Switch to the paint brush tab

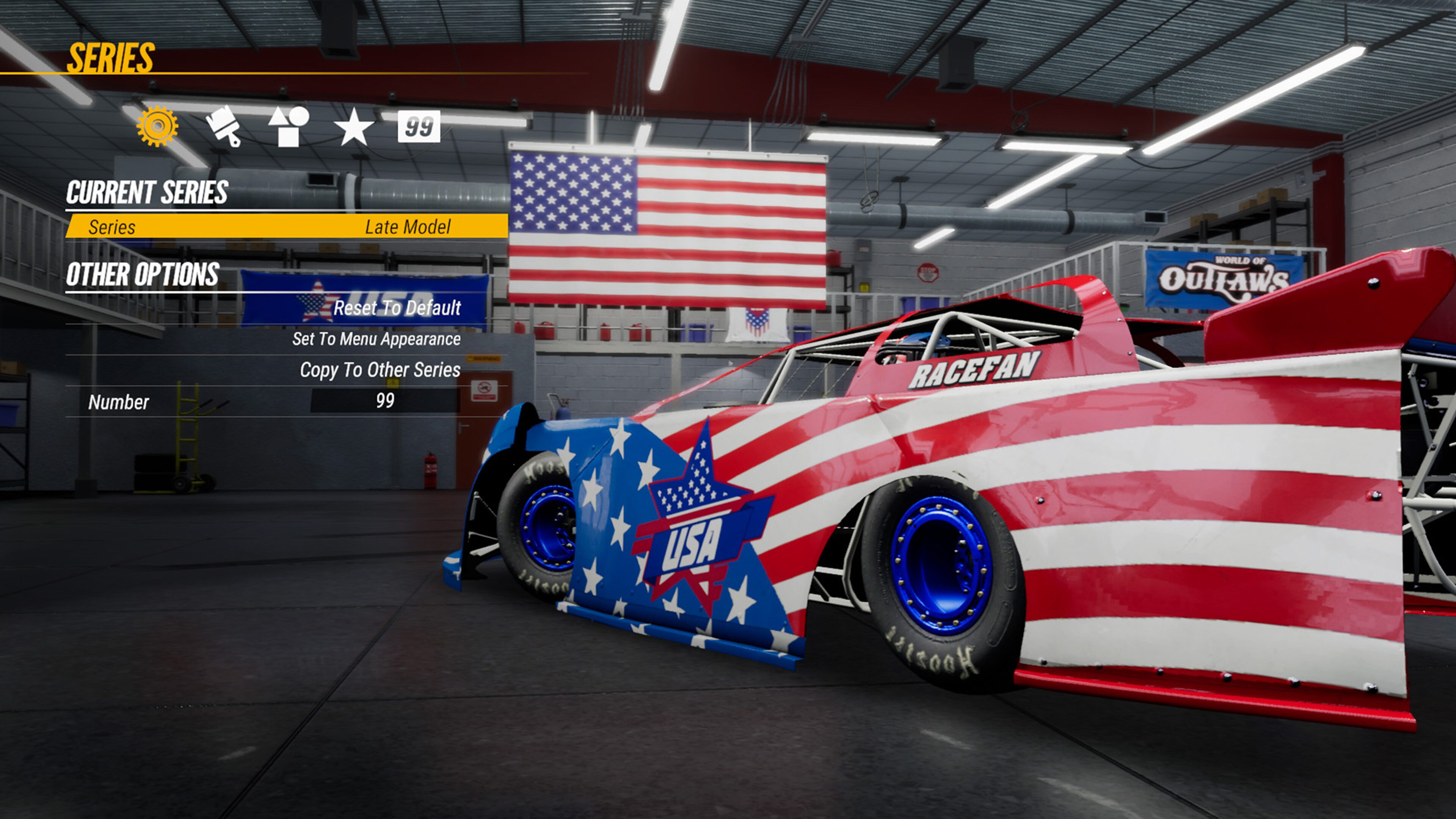[223, 126]
